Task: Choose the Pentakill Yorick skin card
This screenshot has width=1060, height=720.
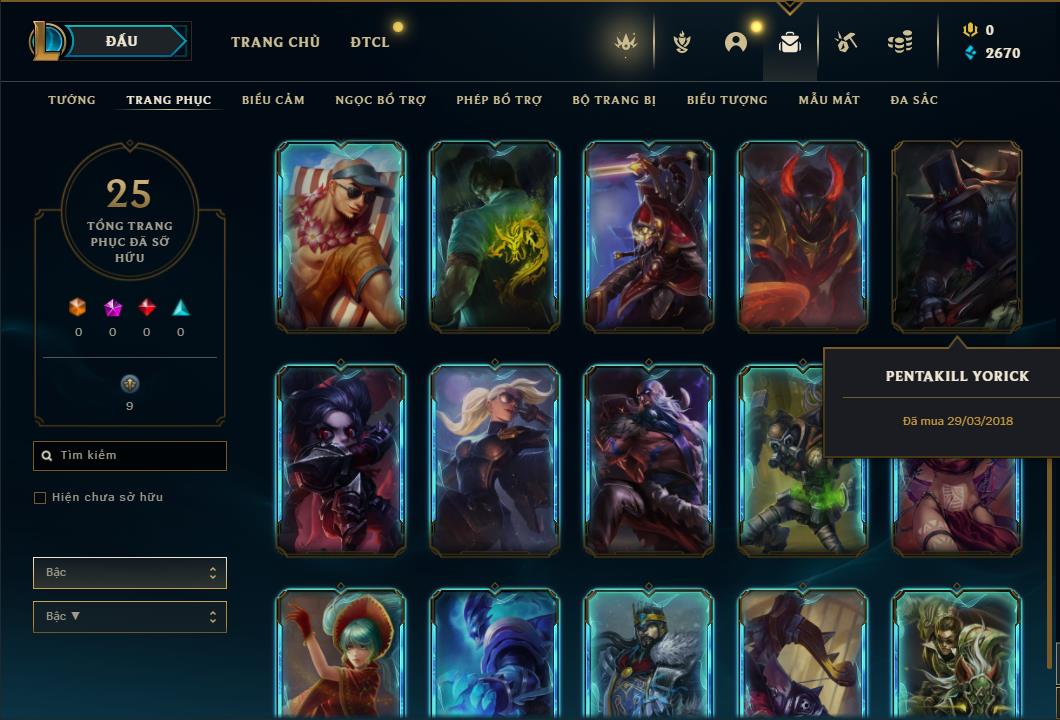Action: (x=956, y=237)
